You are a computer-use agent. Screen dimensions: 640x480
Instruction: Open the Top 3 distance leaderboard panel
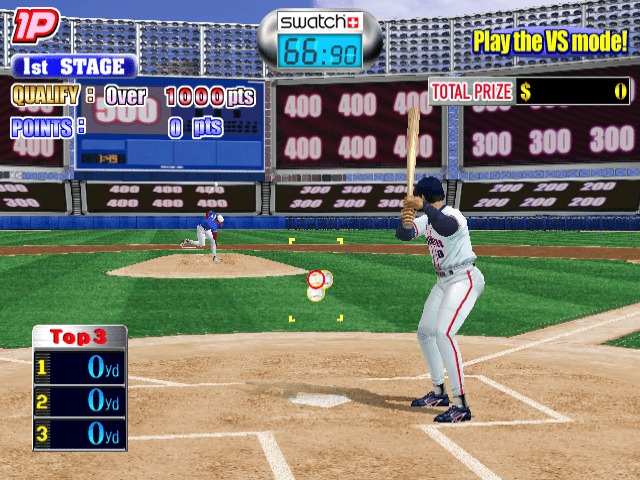point(80,386)
